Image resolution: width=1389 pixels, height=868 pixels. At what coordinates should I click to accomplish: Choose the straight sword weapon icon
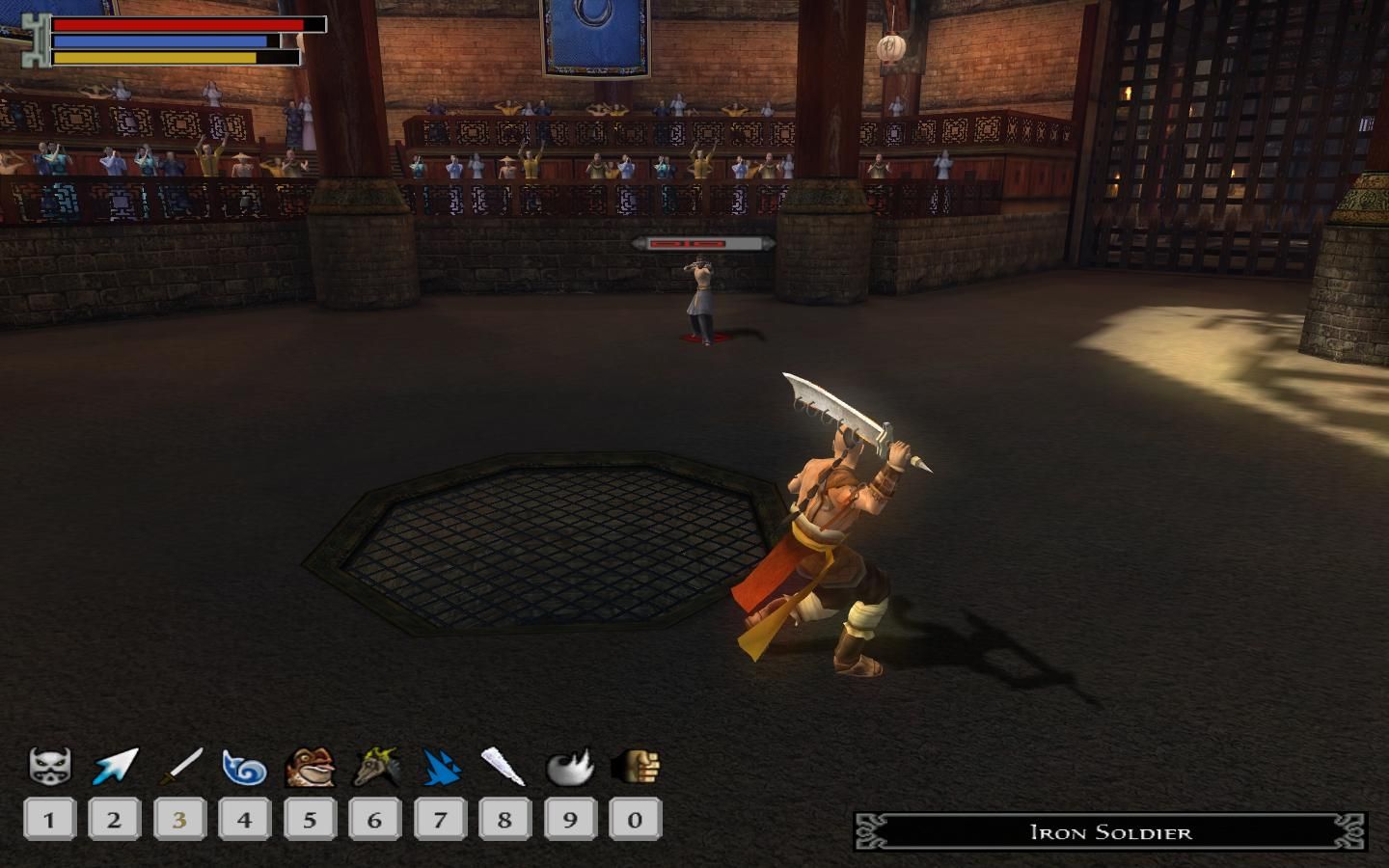pos(180,768)
